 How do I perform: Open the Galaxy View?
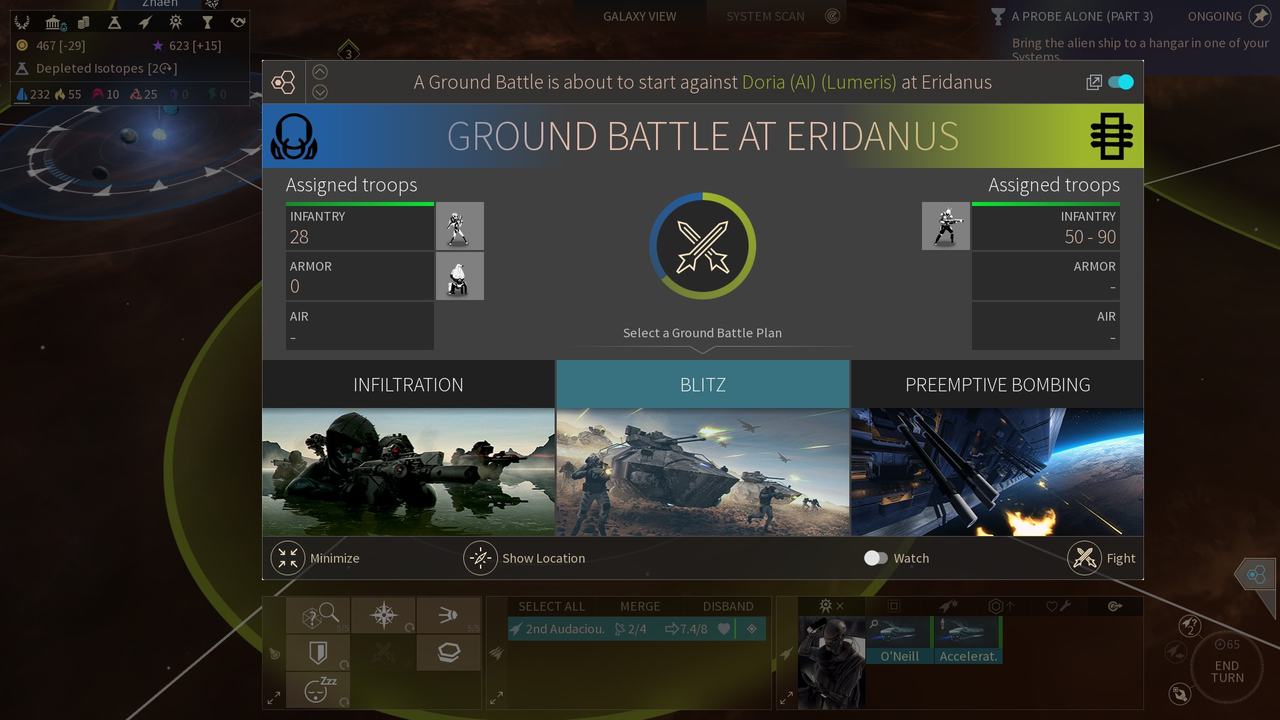pyautogui.click(x=639, y=16)
